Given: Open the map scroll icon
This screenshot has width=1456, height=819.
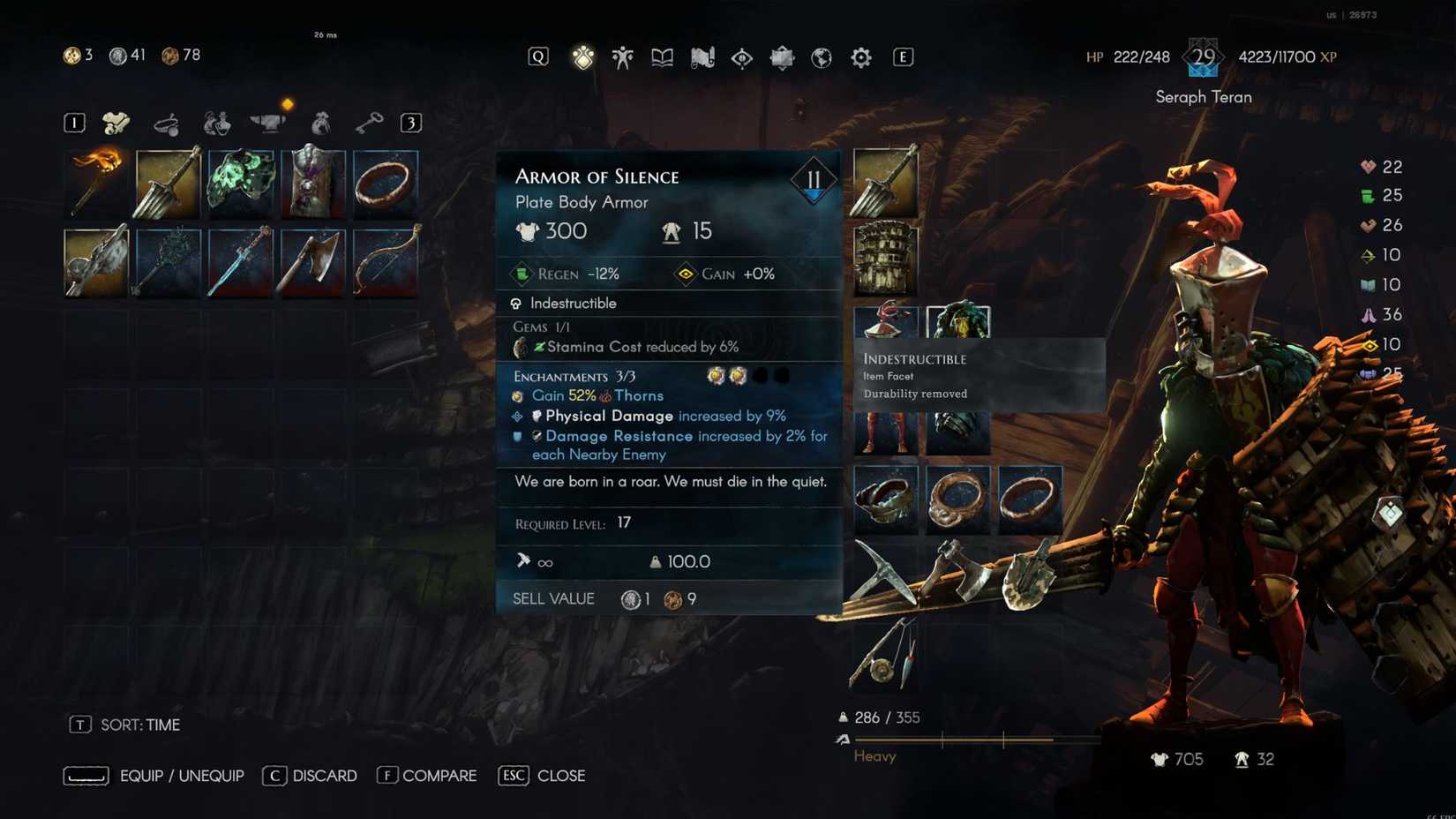Looking at the screenshot, I should (701, 56).
